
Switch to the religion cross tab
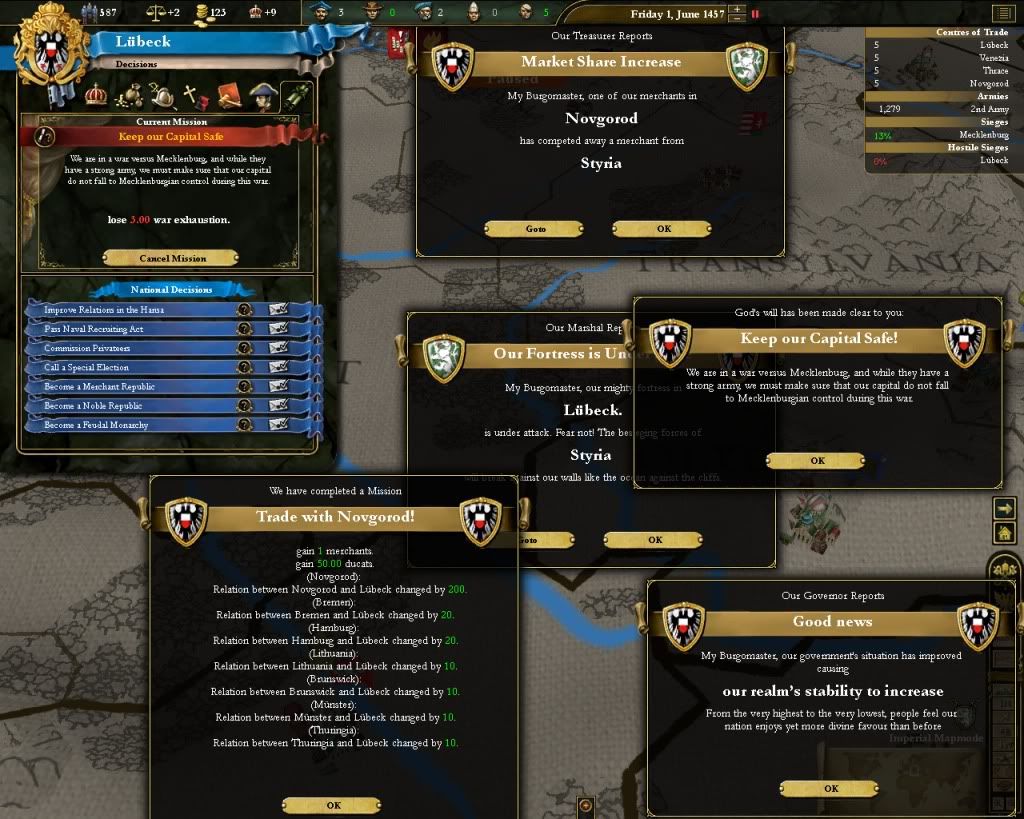coord(190,96)
